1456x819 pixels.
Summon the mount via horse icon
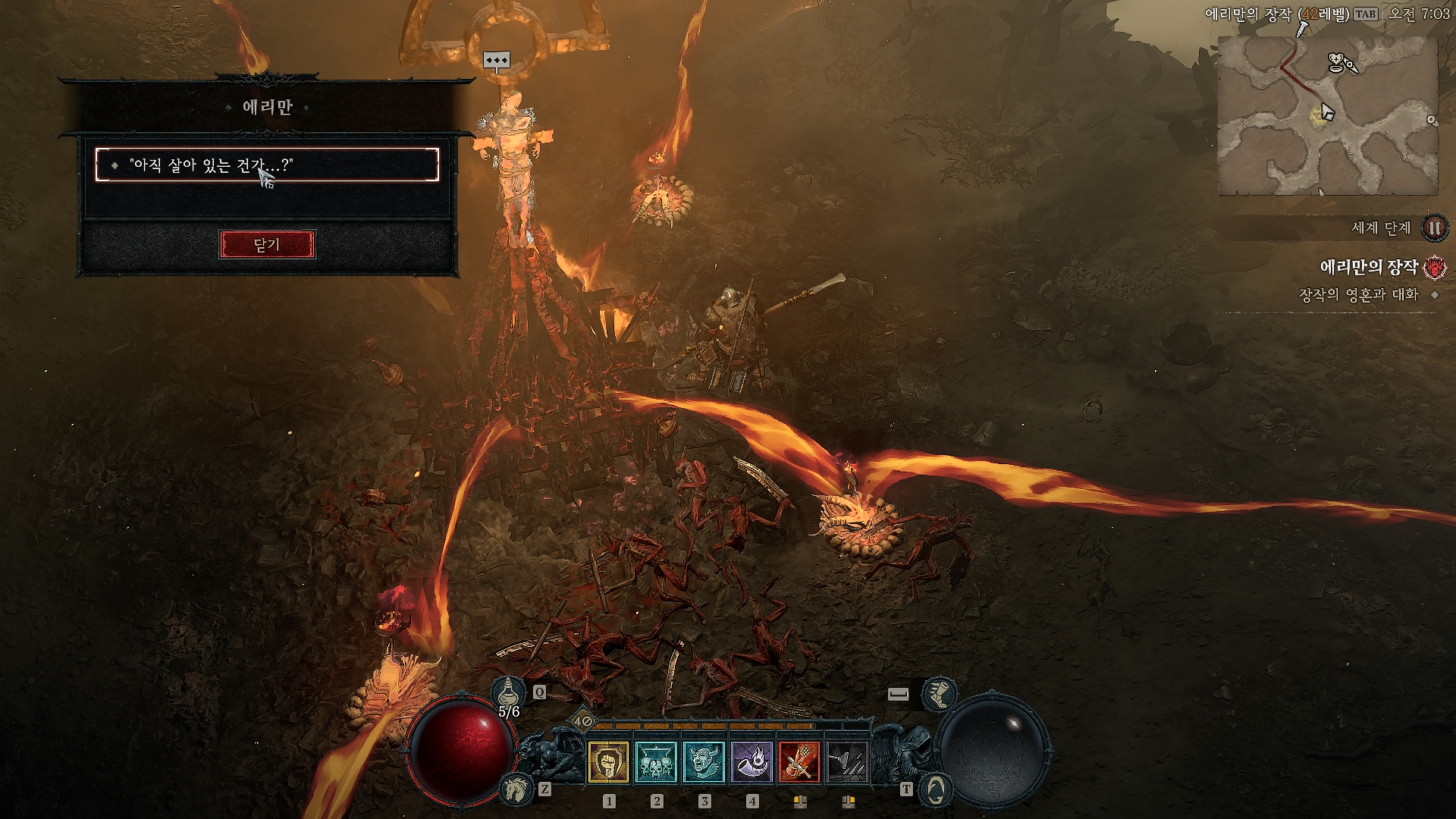pos(516,789)
